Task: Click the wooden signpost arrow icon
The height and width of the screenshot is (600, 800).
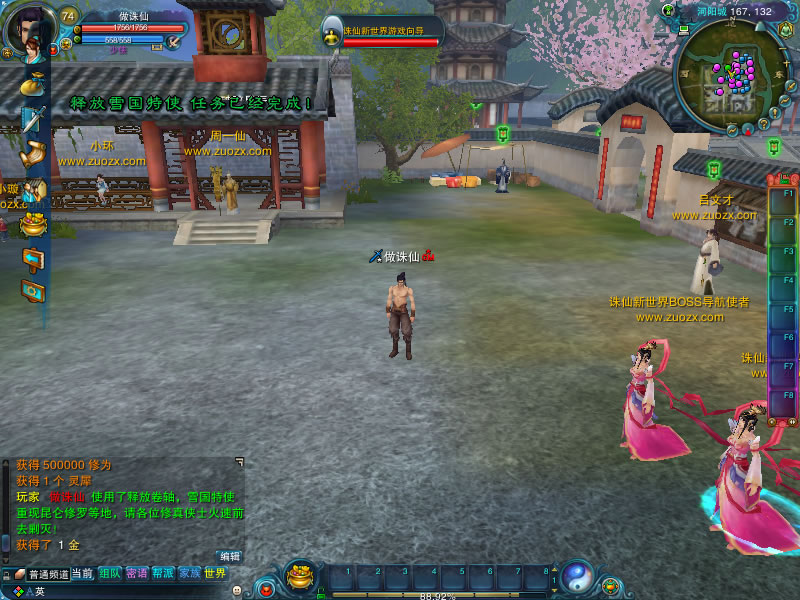Action: tap(33, 259)
